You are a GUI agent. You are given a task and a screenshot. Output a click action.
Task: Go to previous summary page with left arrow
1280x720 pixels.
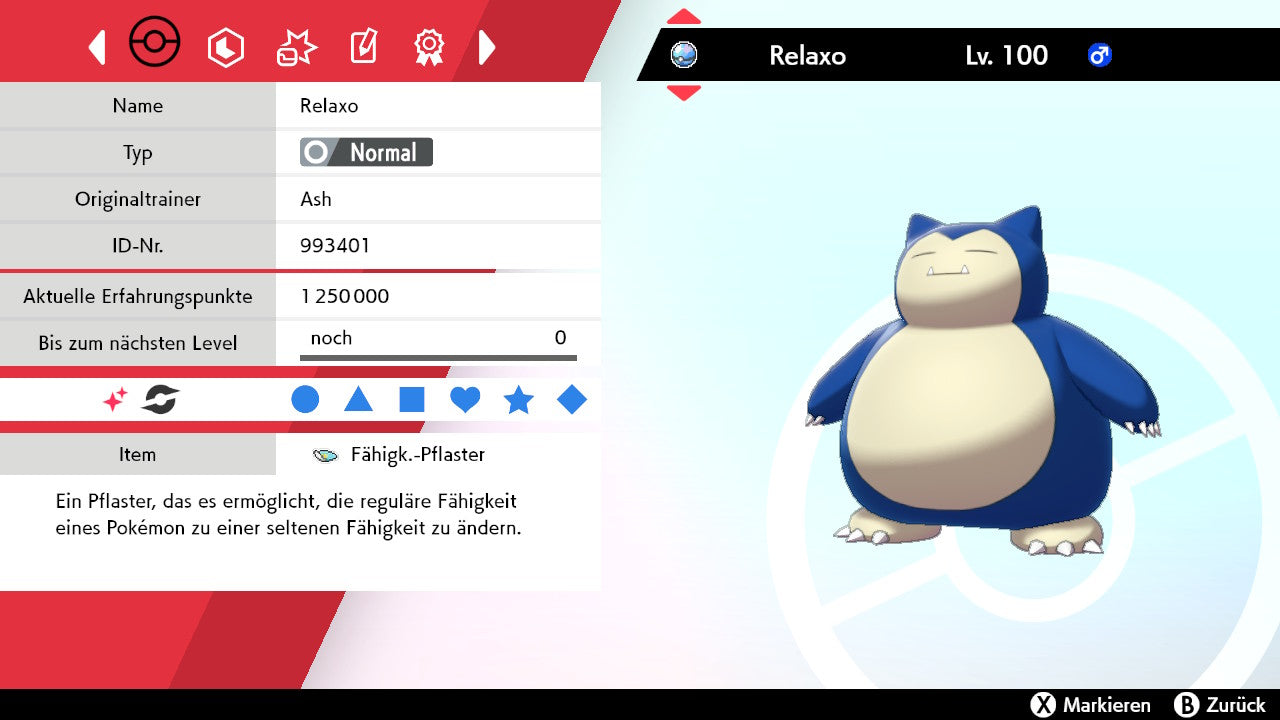click(97, 47)
